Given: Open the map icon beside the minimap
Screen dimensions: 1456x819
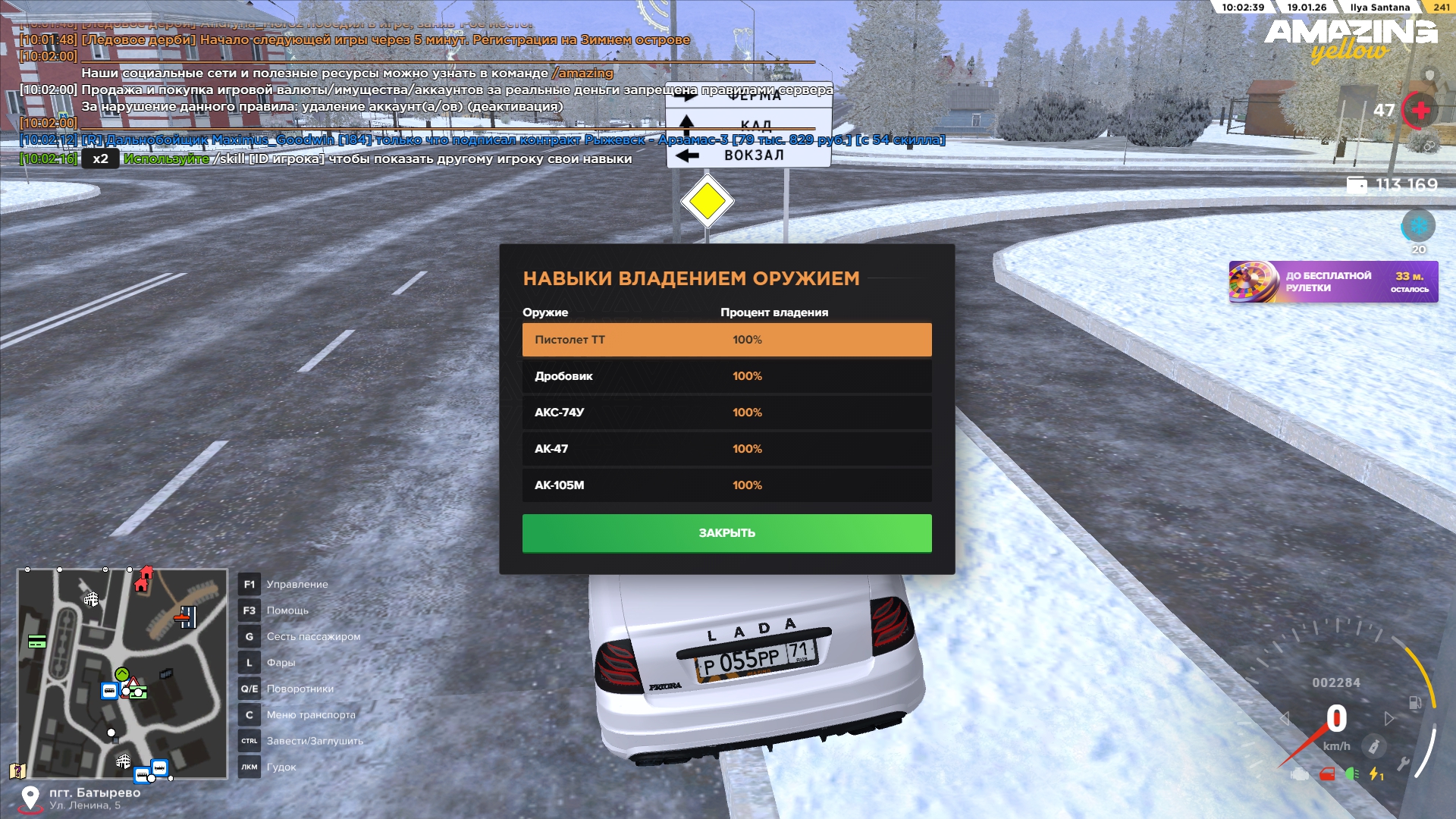Looking at the screenshot, I should coord(17,771).
